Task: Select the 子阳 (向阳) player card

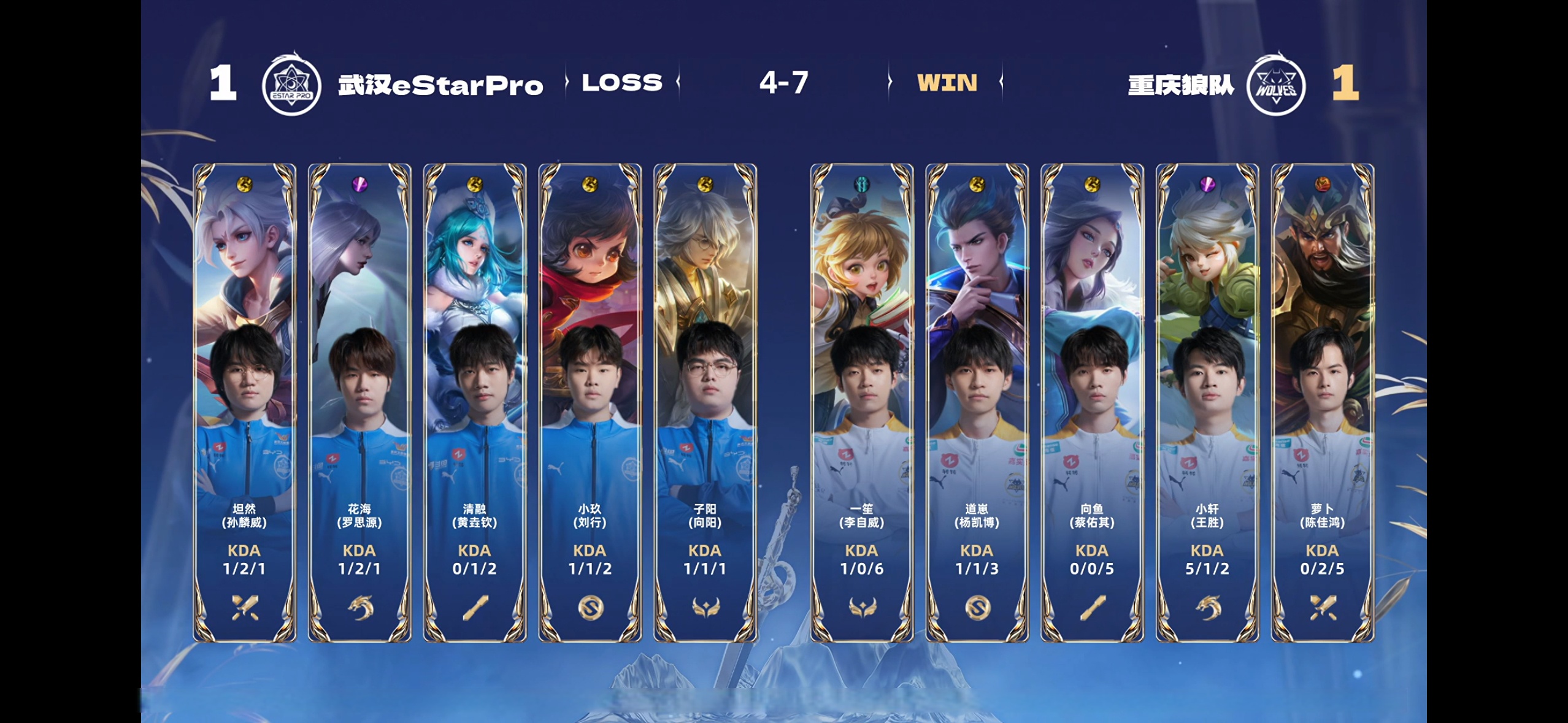Action: (x=705, y=402)
